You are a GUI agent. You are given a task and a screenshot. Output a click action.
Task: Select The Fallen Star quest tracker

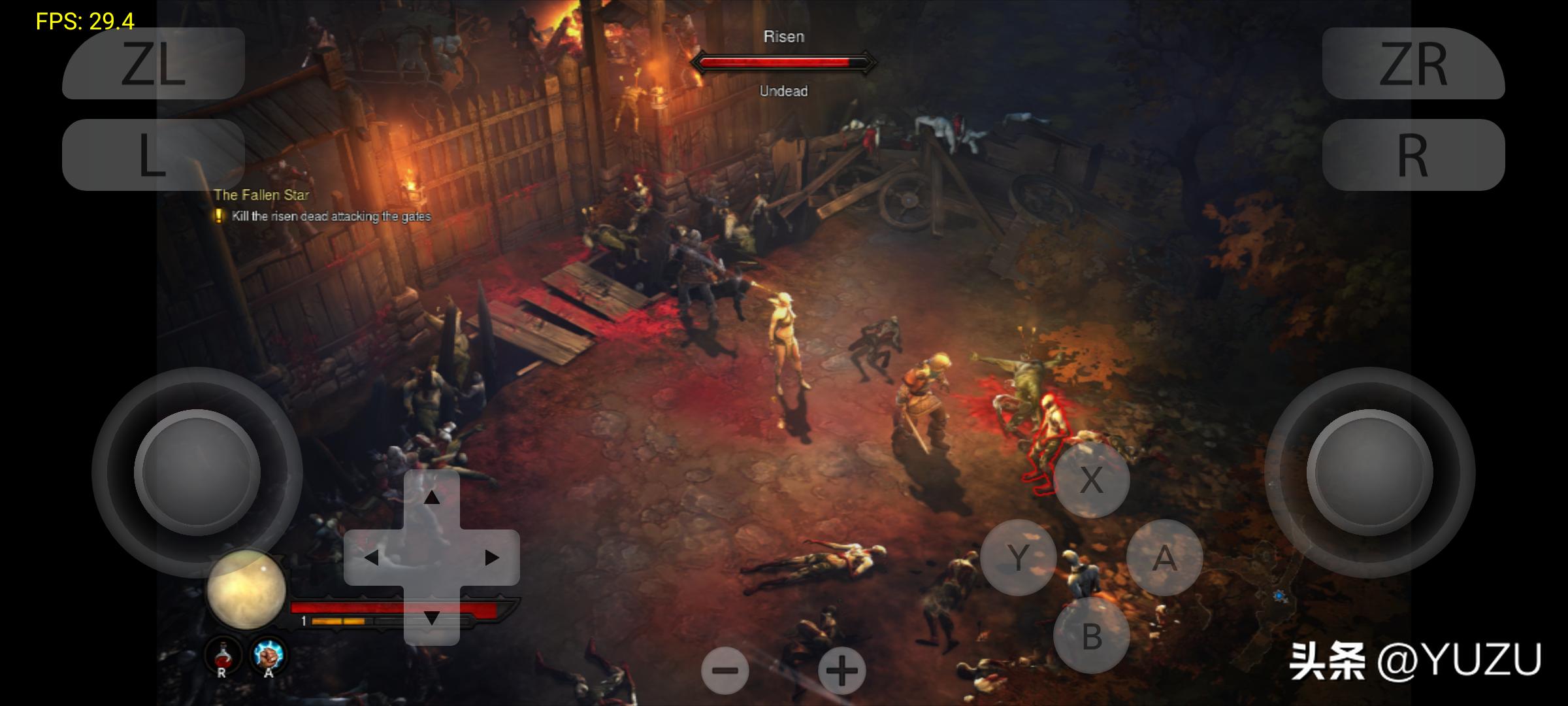click(x=261, y=195)
